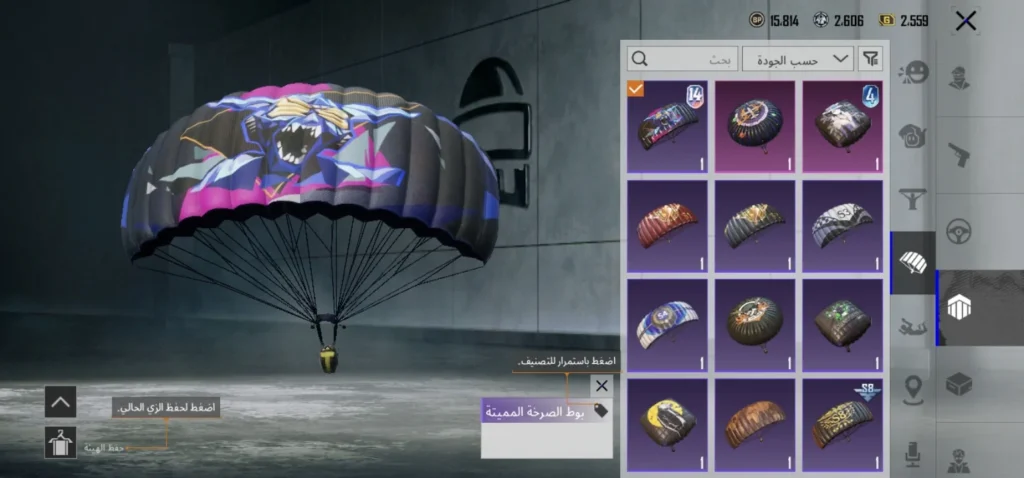Screen dimensions: 1024x478
Task: Close the inventory screen
Action: (x=965, y=20)
